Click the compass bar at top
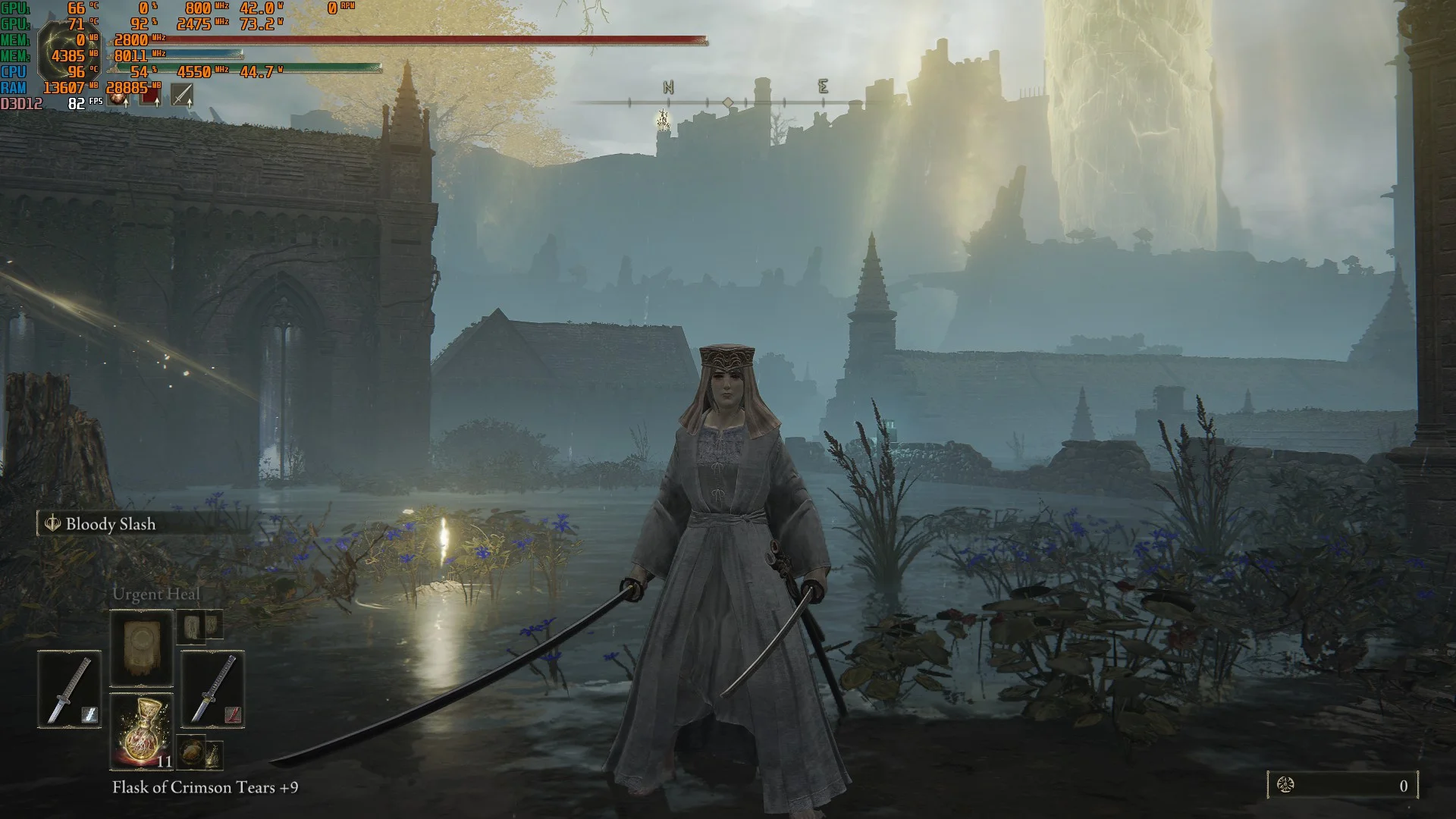The width and height of the screenshot is (1456, 819). (726, 102)
